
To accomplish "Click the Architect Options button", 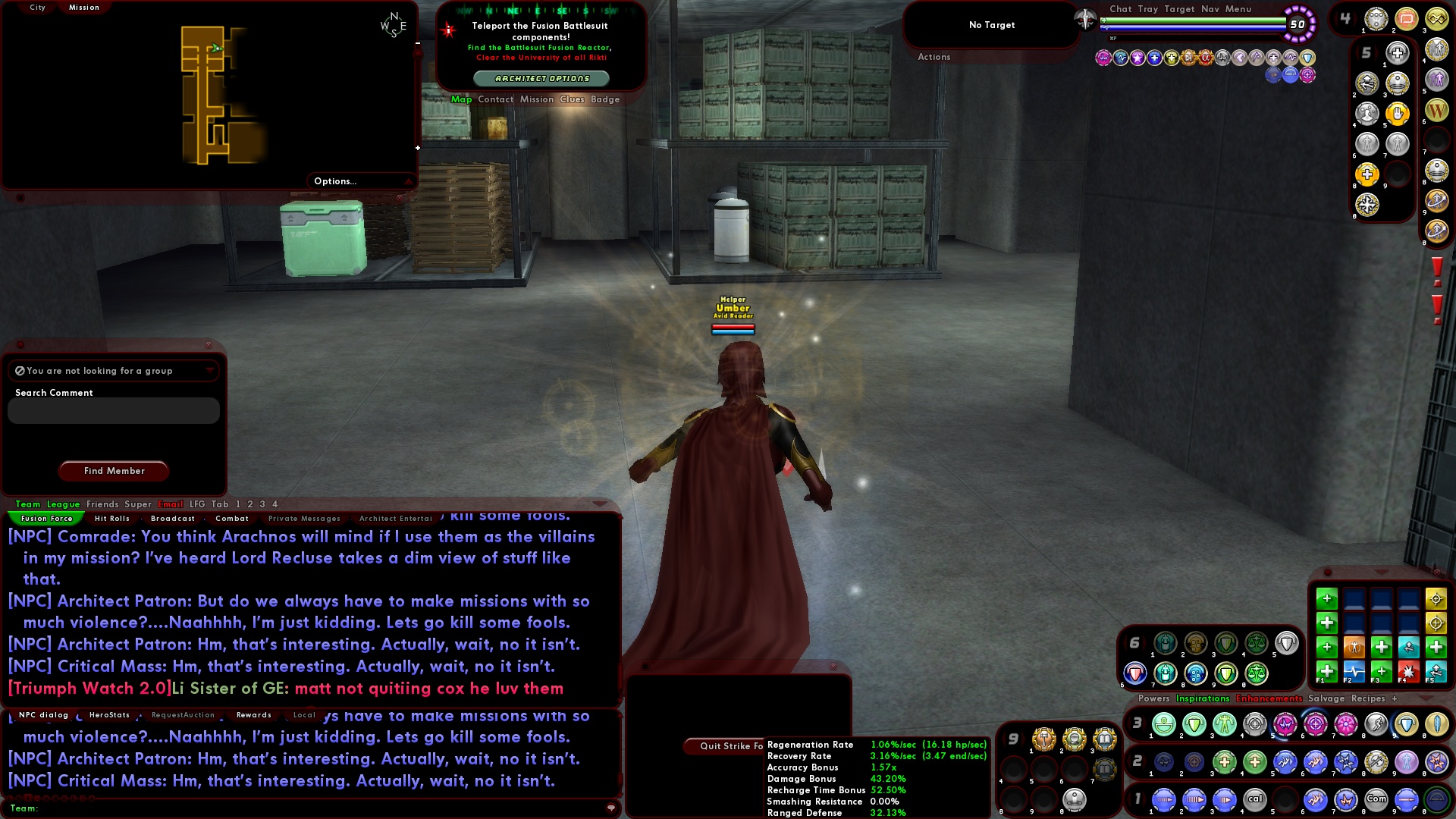I will 543,77.
